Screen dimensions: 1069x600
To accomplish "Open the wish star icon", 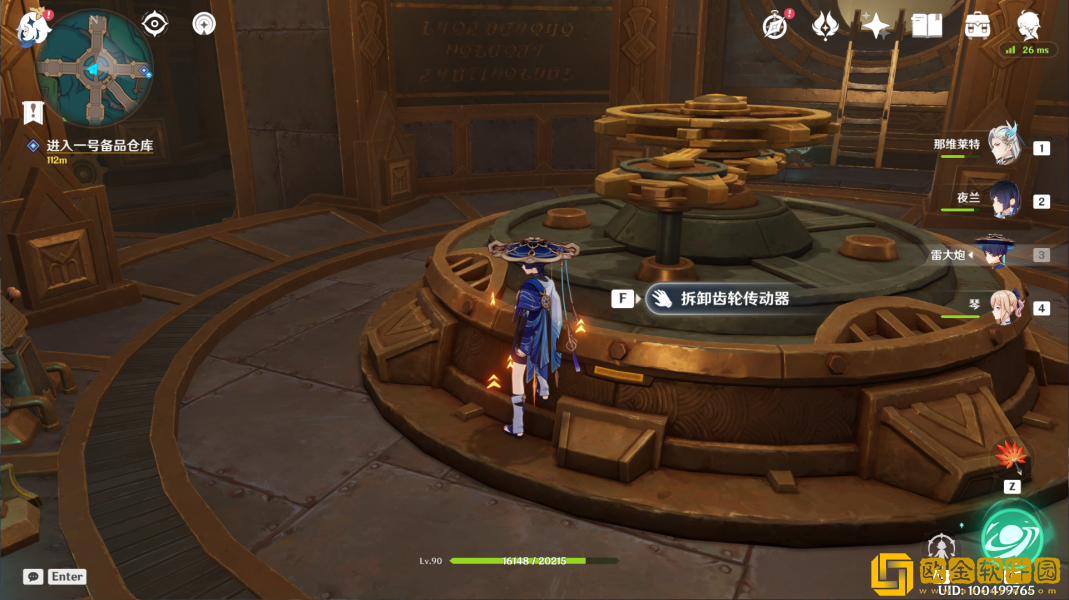I will pyautogui.click(x=876, y=26).
